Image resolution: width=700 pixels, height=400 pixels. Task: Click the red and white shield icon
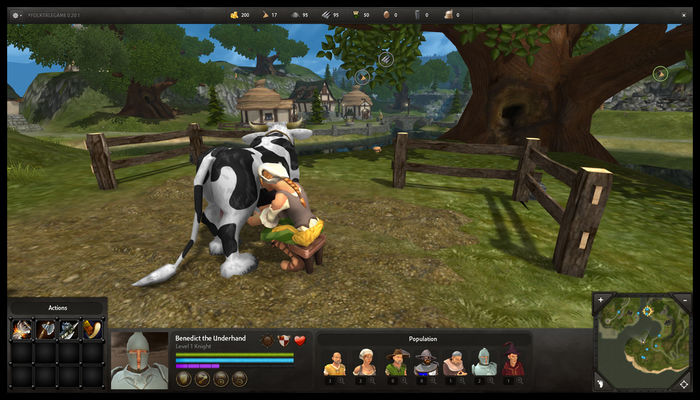point(283,341)
